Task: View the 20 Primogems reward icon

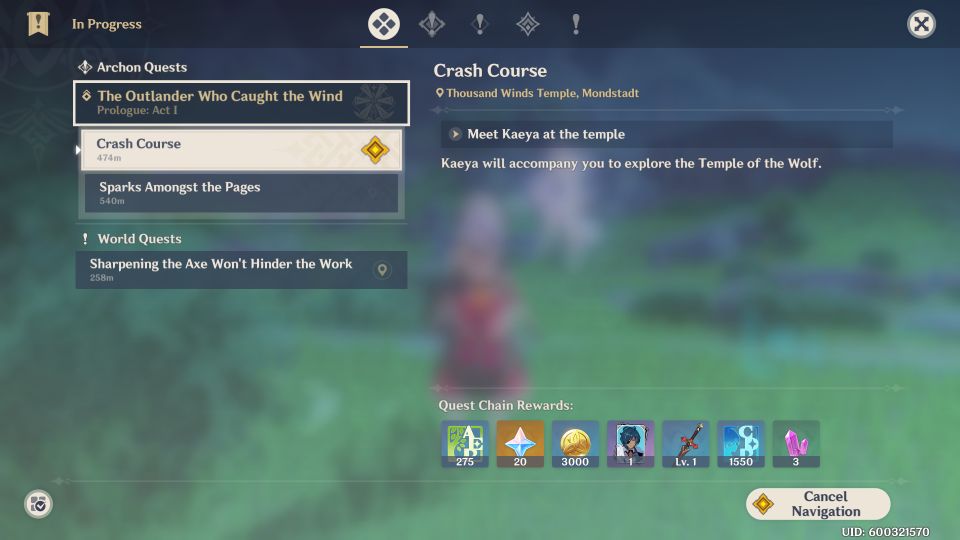Action: pos(520,444)
